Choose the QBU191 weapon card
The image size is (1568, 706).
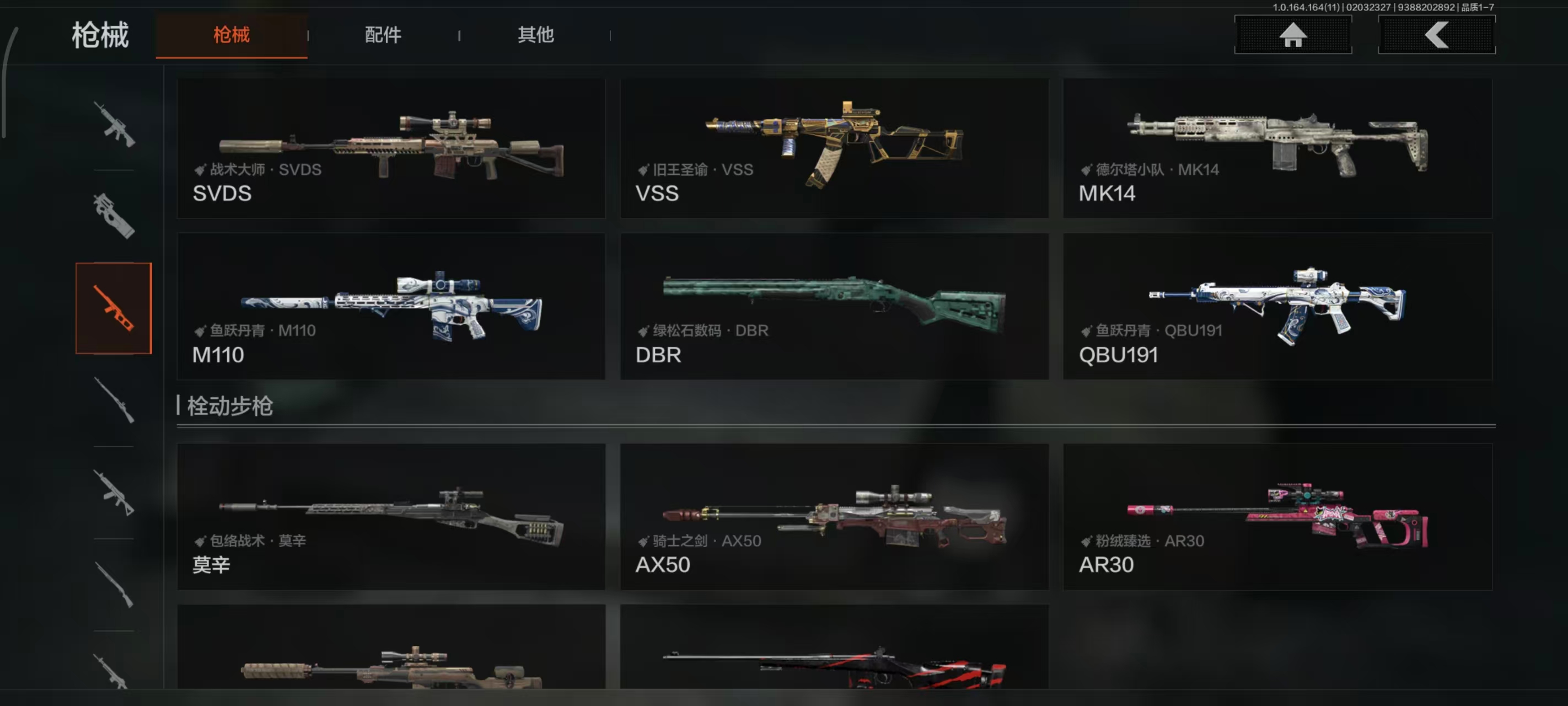[1277, 307]
